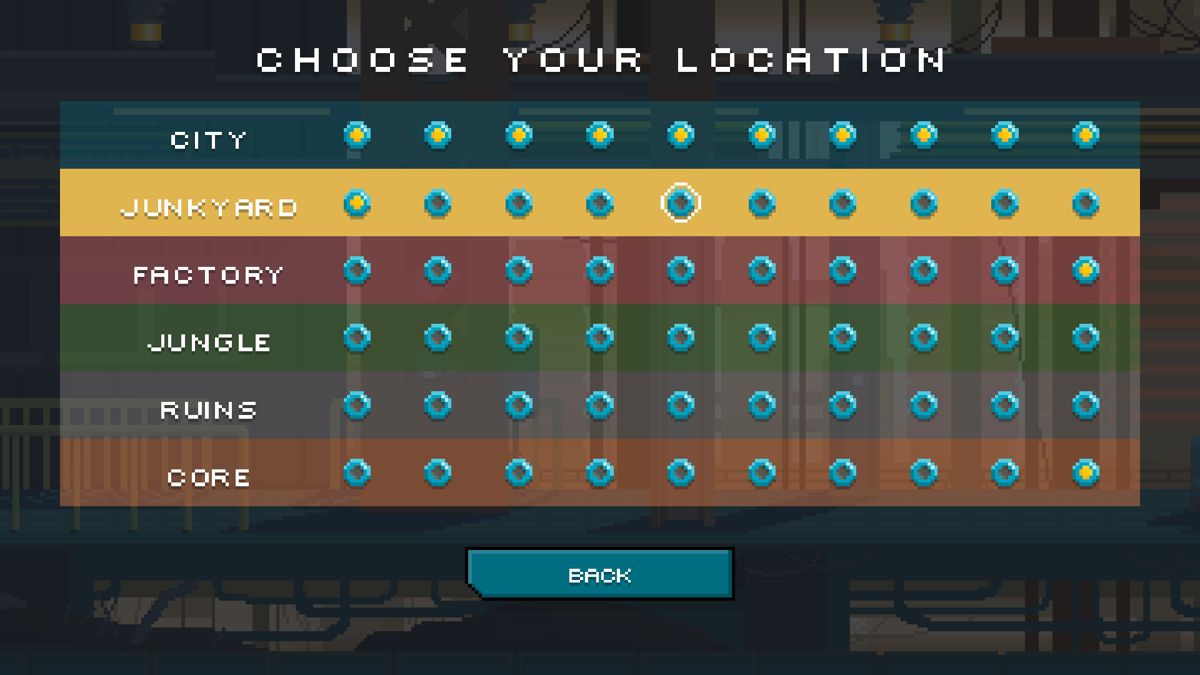
Task: Go back with the Back button
Action: (x=600, y=575)
